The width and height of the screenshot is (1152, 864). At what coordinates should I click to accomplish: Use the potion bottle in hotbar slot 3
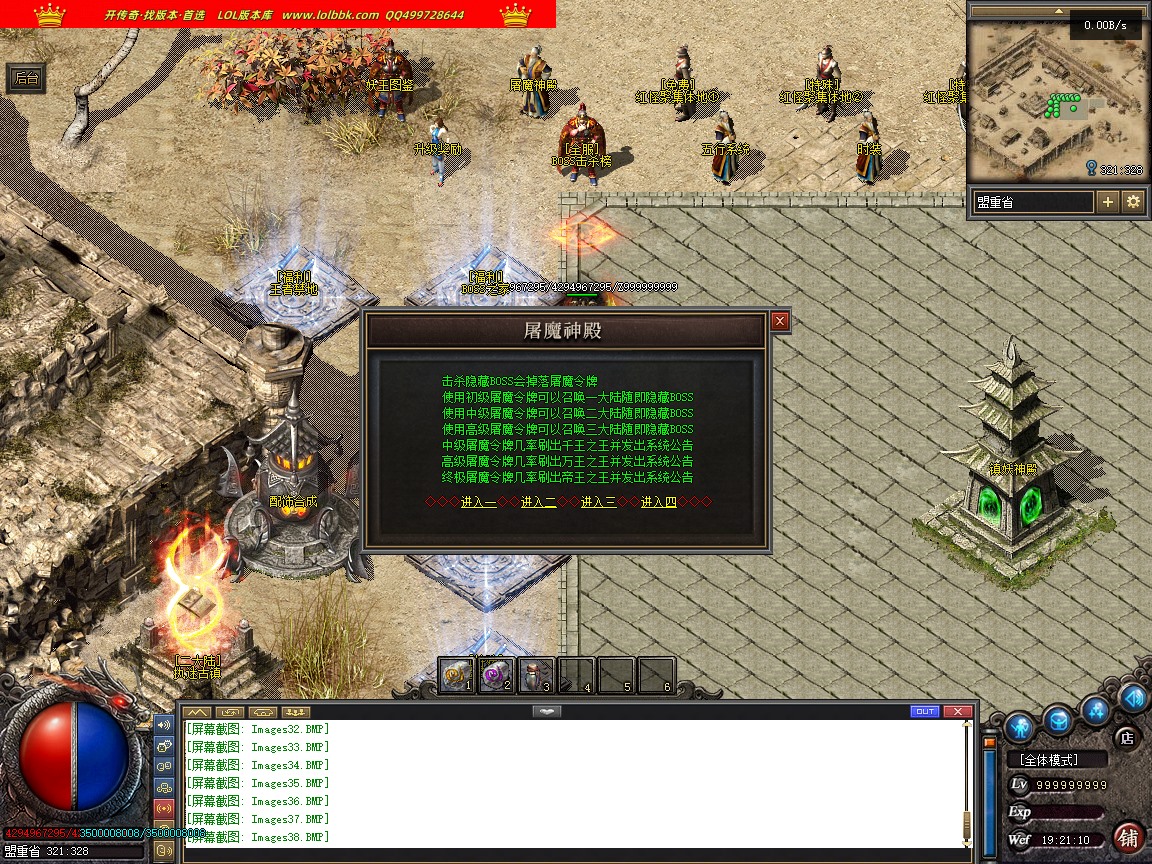pyautogui.click(x=536, y=676)
